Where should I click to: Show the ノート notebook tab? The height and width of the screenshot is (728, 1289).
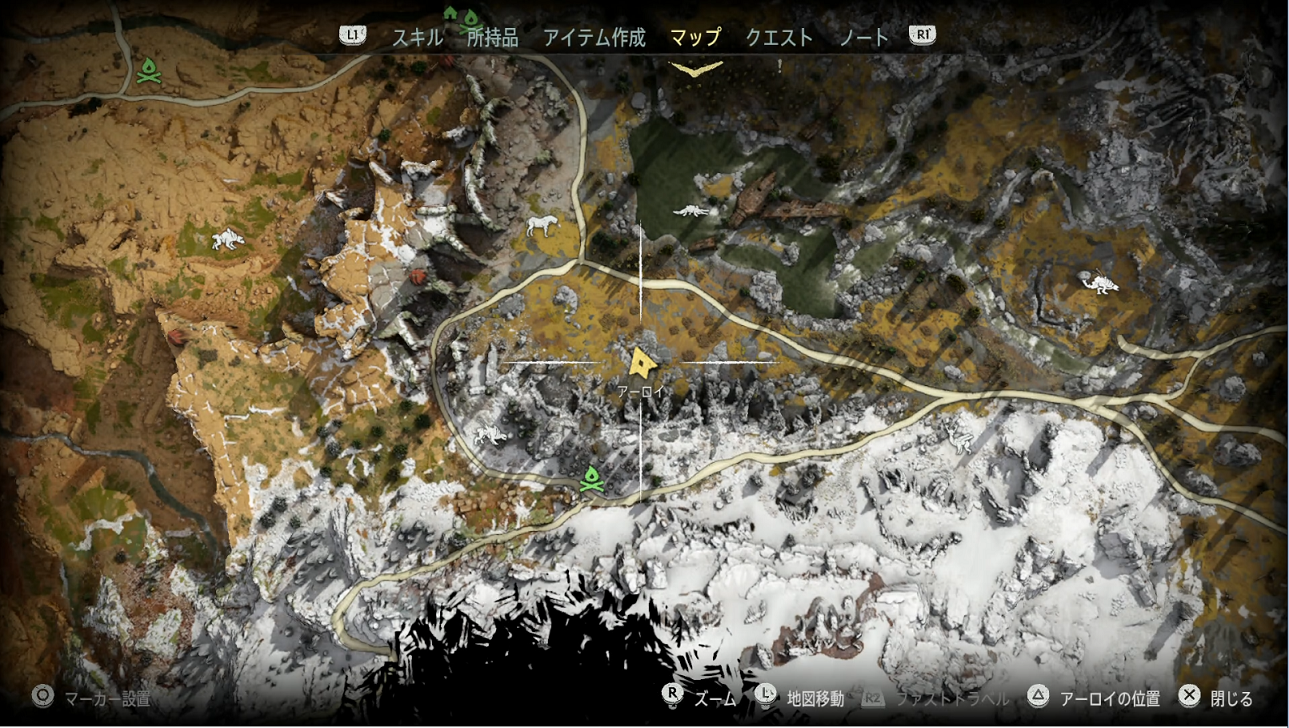point(863,38)
